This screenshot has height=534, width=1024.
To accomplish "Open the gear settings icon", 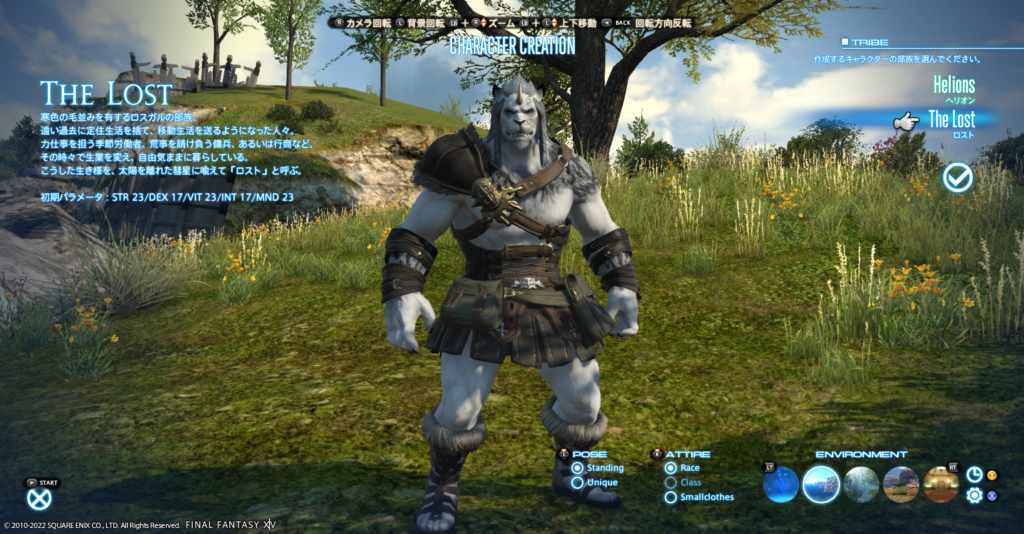I will click(x=974, y=495).
